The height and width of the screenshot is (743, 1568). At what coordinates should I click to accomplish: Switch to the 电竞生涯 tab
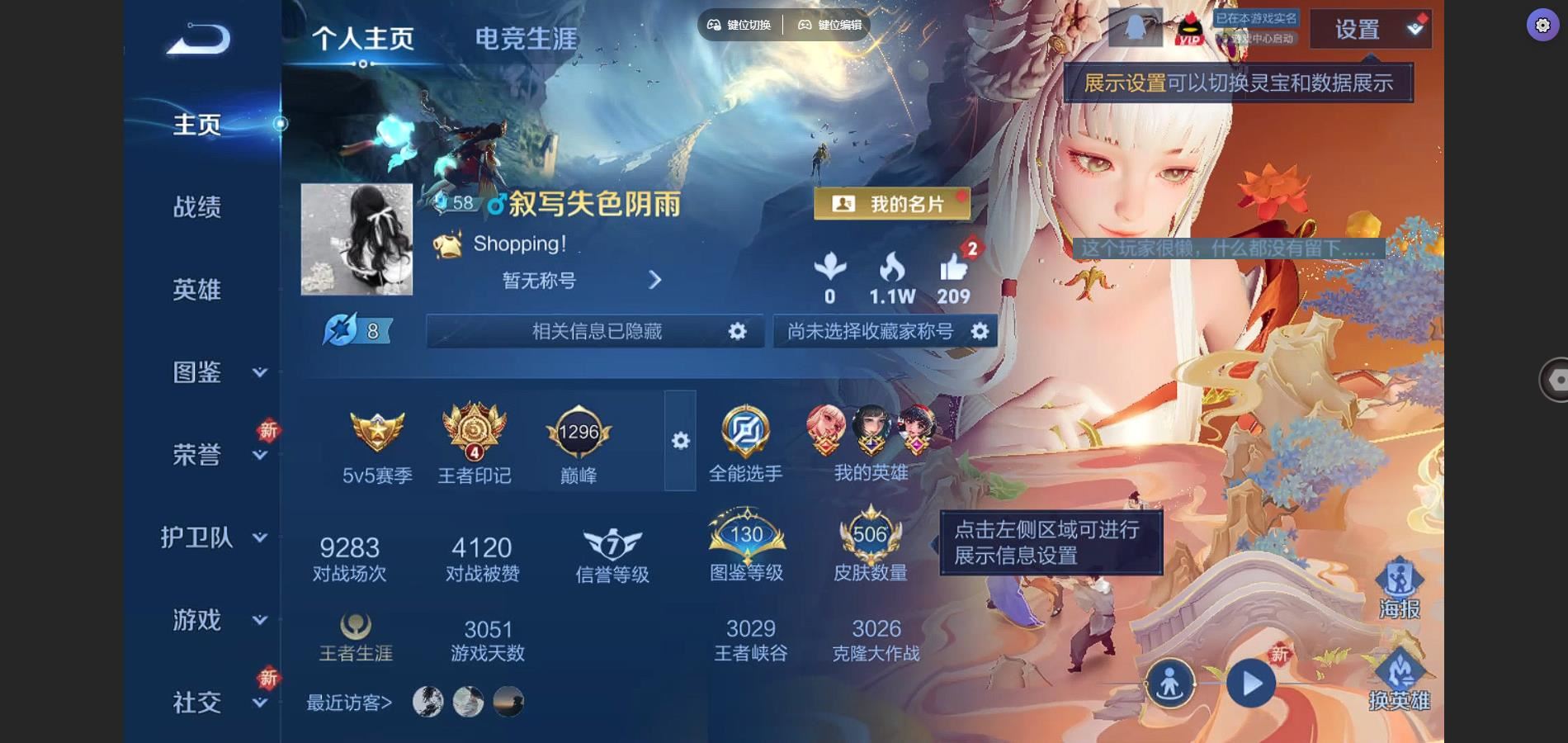coord(526,39)
